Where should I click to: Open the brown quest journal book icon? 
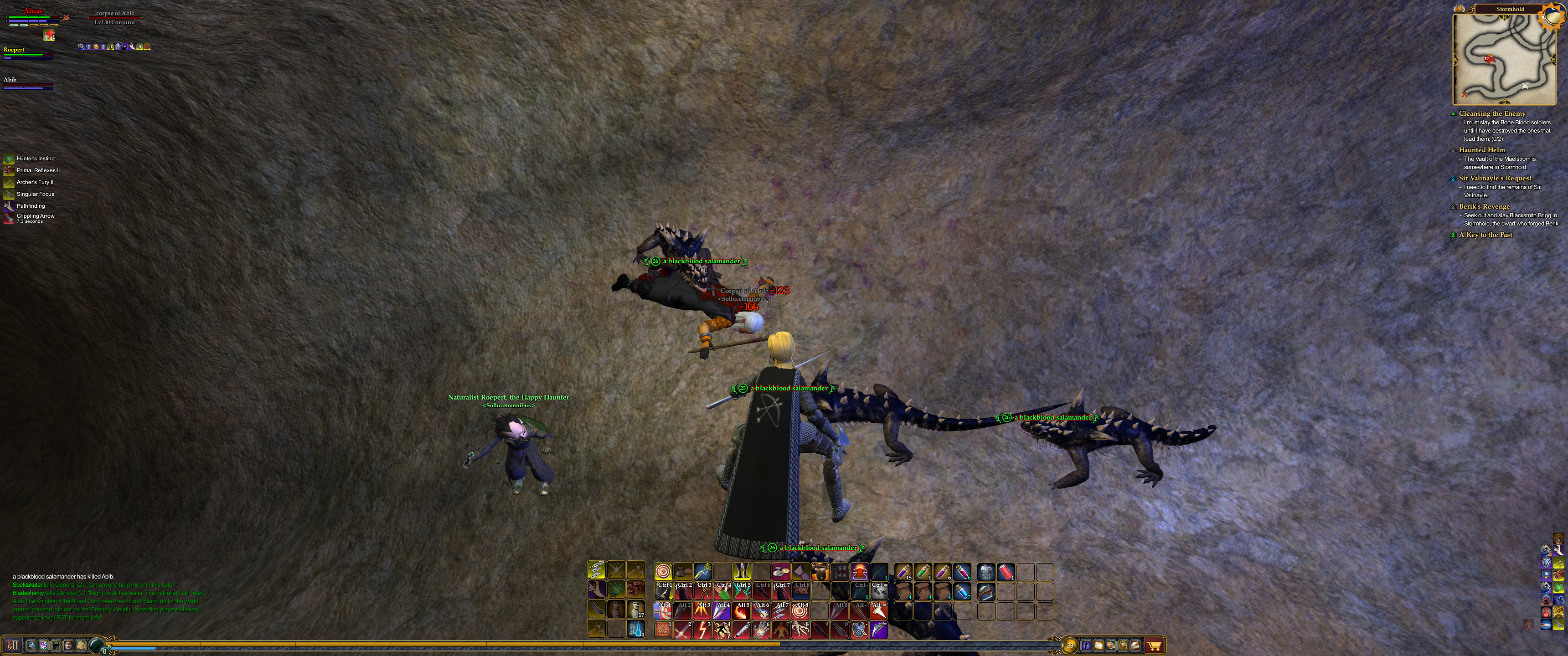[x=1111, y=645]
